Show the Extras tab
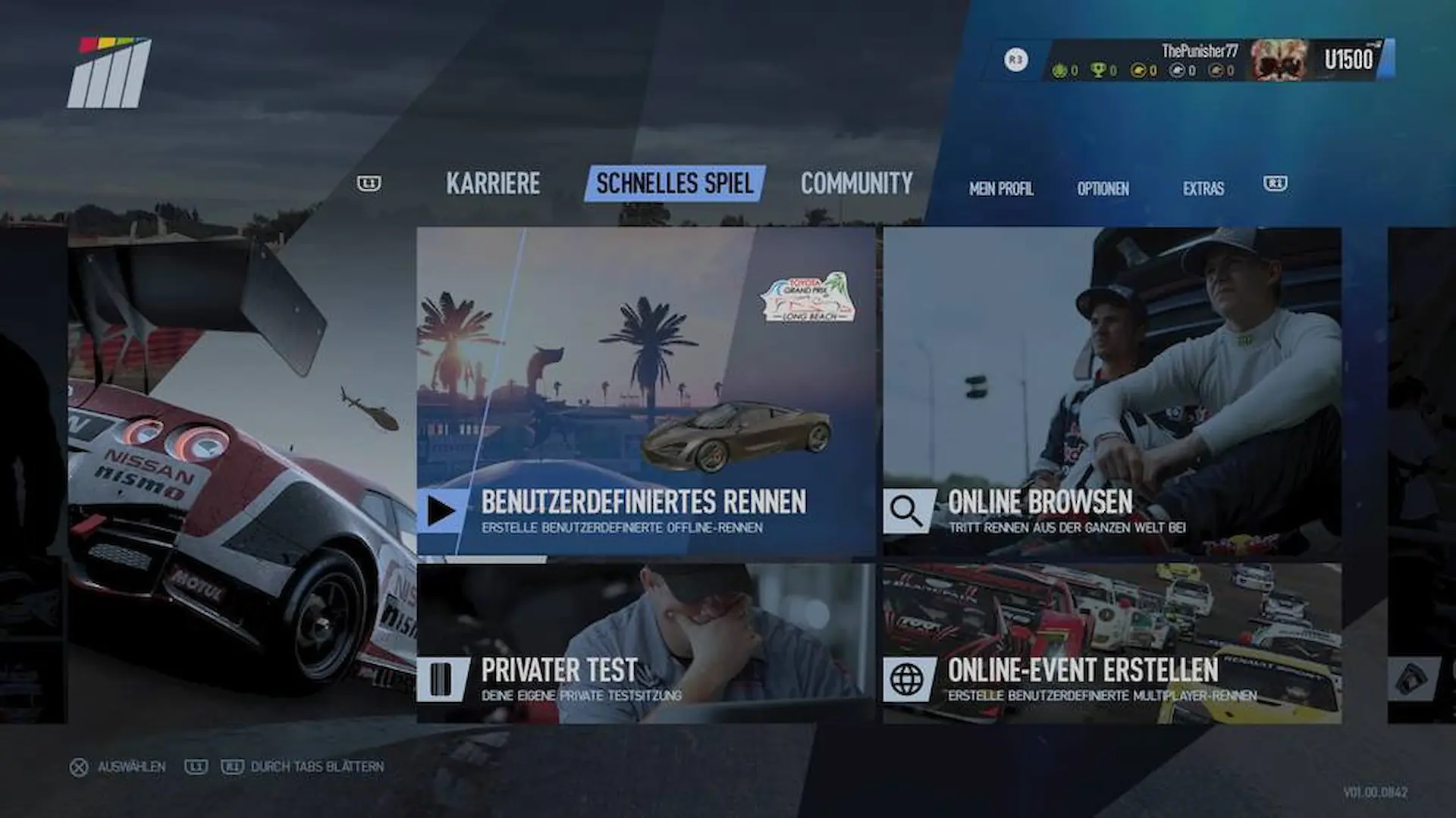The width and height of the screenshot is (1456, 818). click(1203, 189)
